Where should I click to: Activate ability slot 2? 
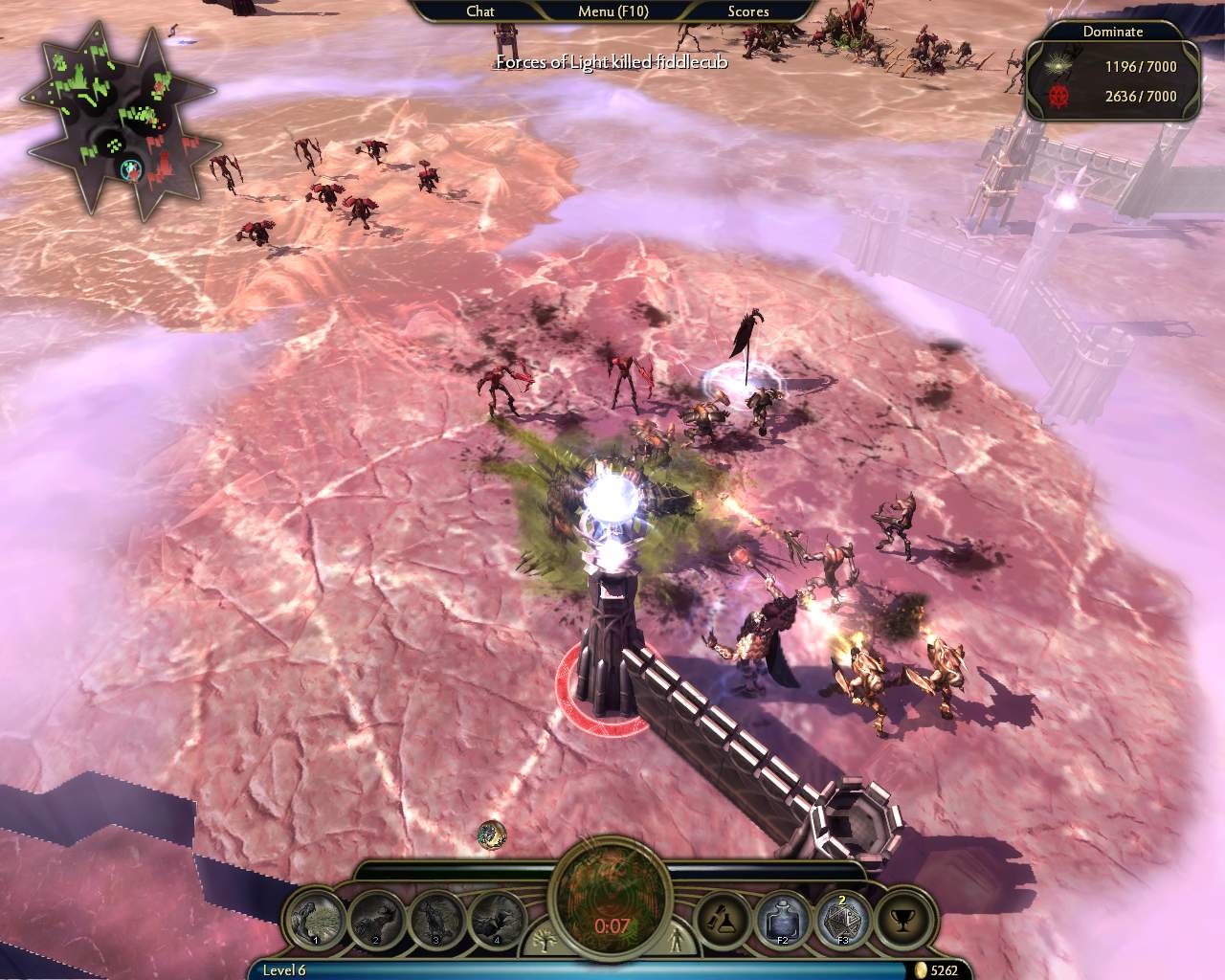point(377,920)
